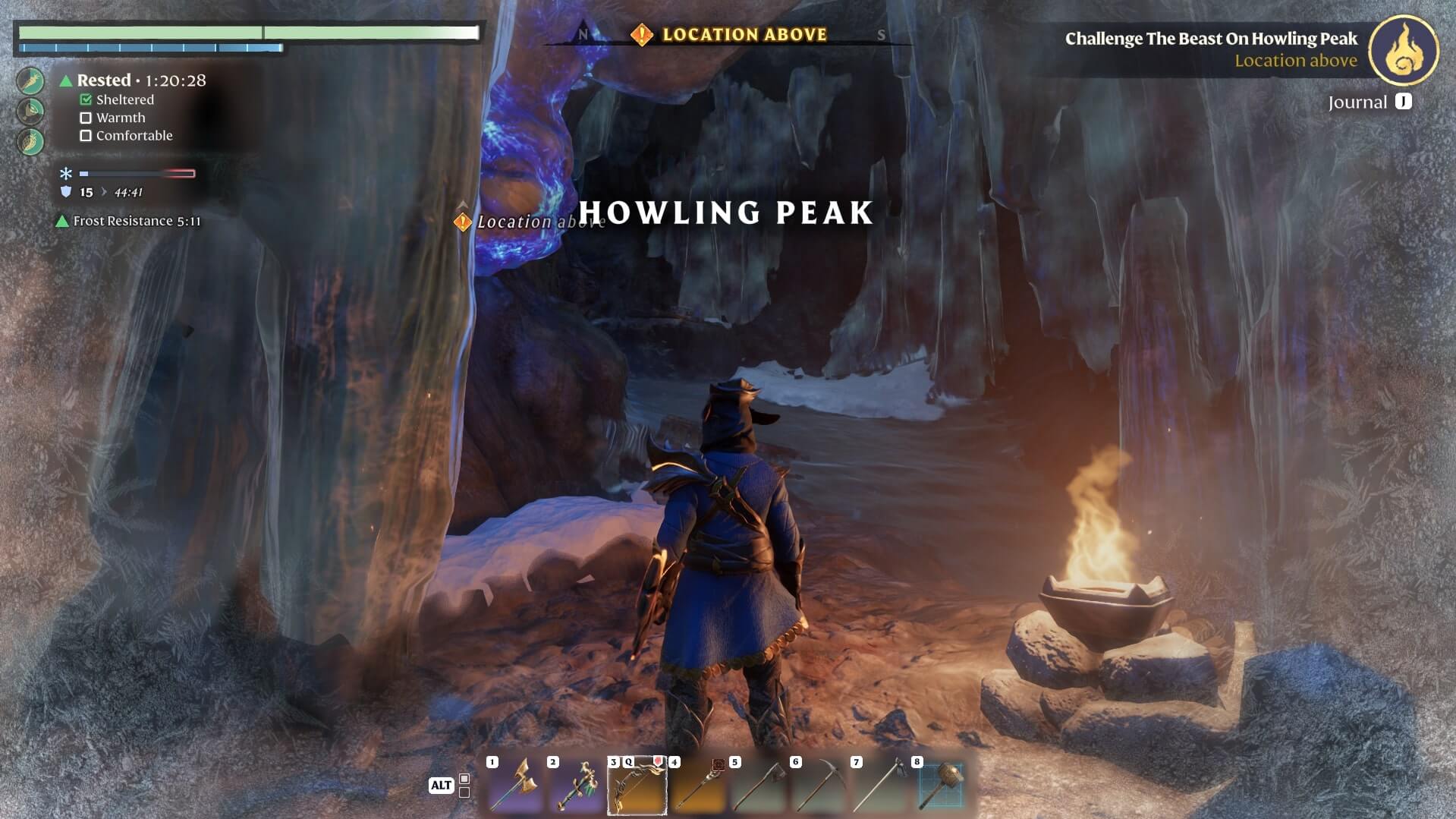Select the magic staff in slot 4
The image size is (1456, 819).
(698, 786)
